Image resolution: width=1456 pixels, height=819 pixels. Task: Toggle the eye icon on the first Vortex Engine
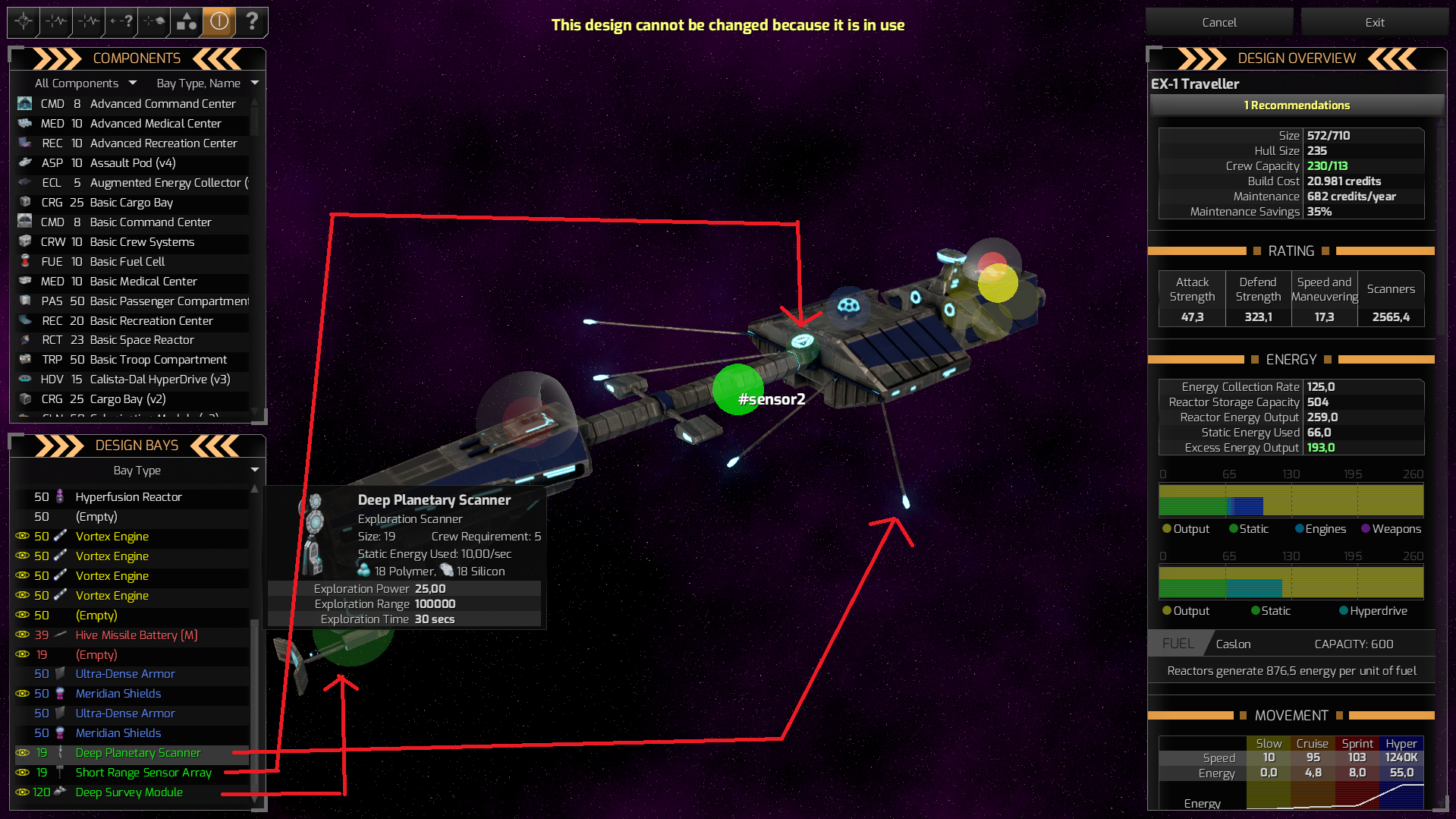click(x=21, y=537)
